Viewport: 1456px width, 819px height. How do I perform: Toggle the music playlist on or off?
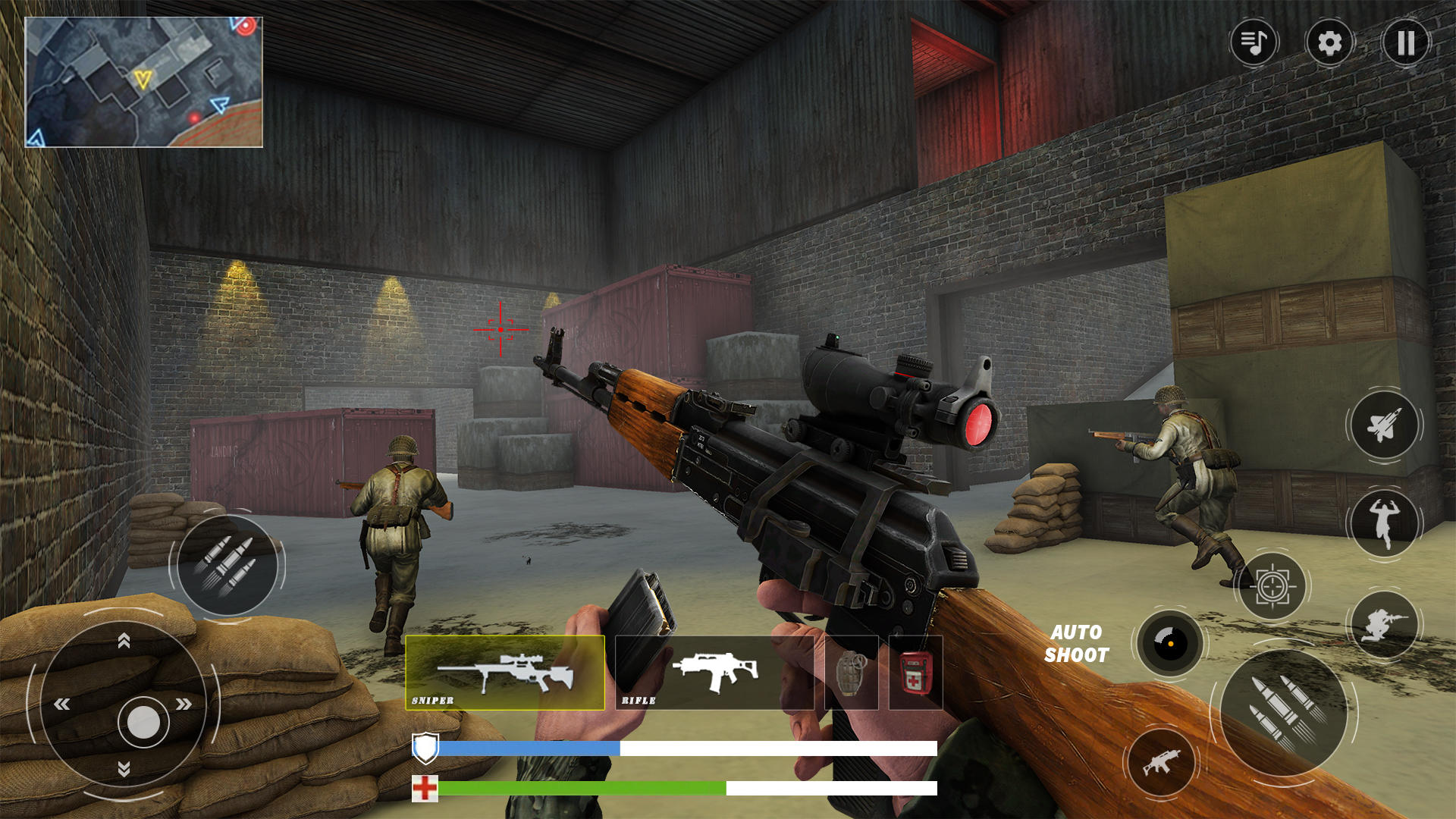pos(1253,43)
